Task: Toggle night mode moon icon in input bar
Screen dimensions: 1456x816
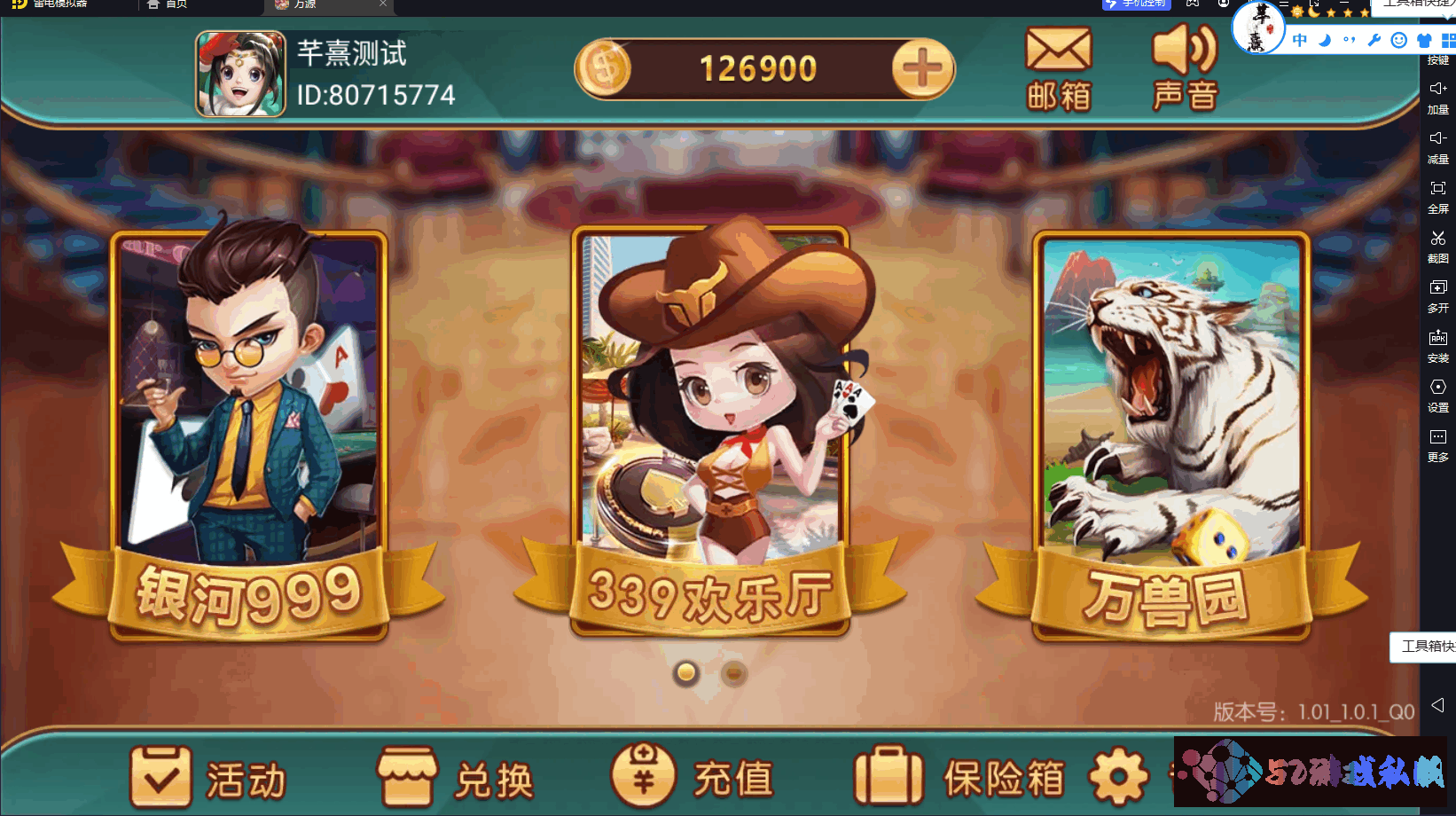Action: coord(1325,40)
